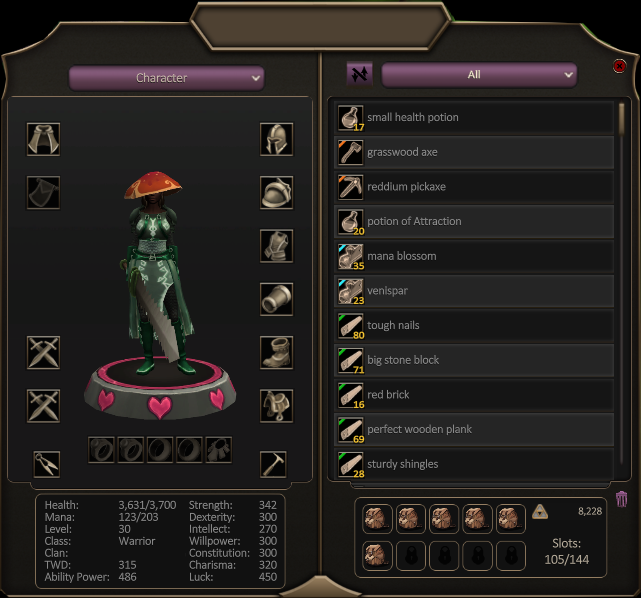This screenshot has height=598, width=641.
Task: Click the helmet equipment slot
Action: (x=276, y=139)
